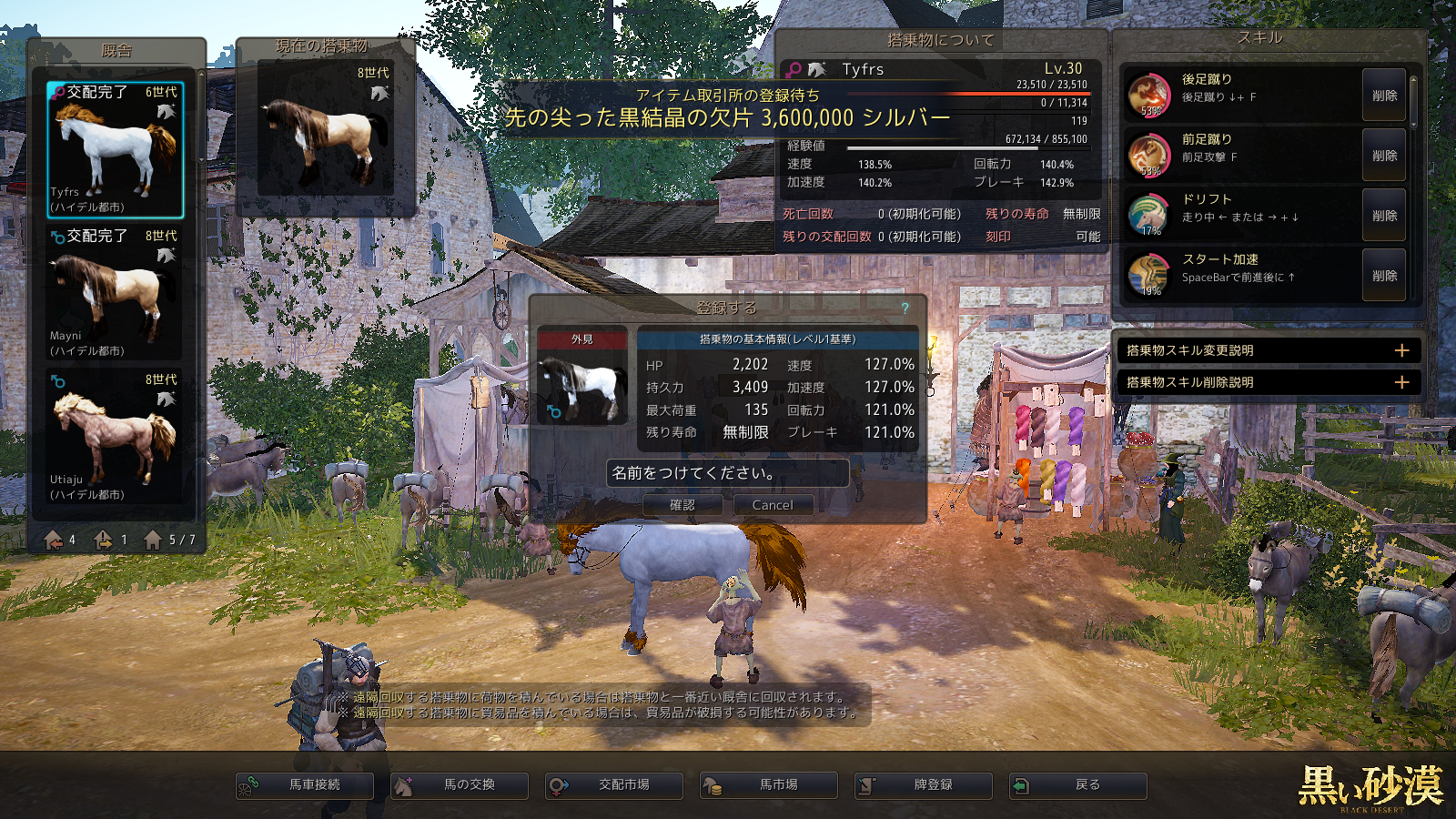This screenshot has width=1456, height=819.
Task: Select Utiaju horse in the stable list
Action: click(x=116, y=437)
